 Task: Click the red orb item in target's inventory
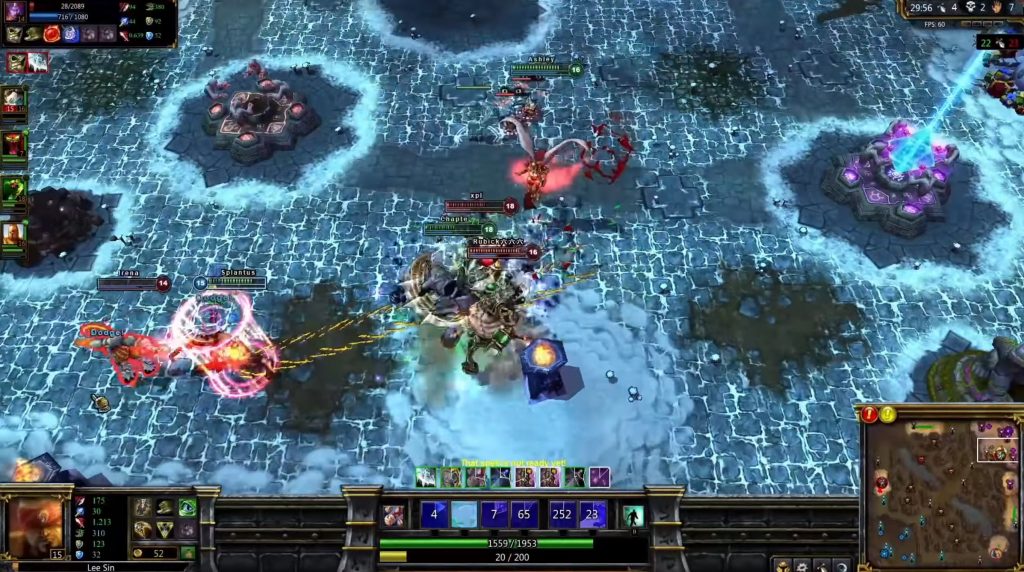[50, 34]
